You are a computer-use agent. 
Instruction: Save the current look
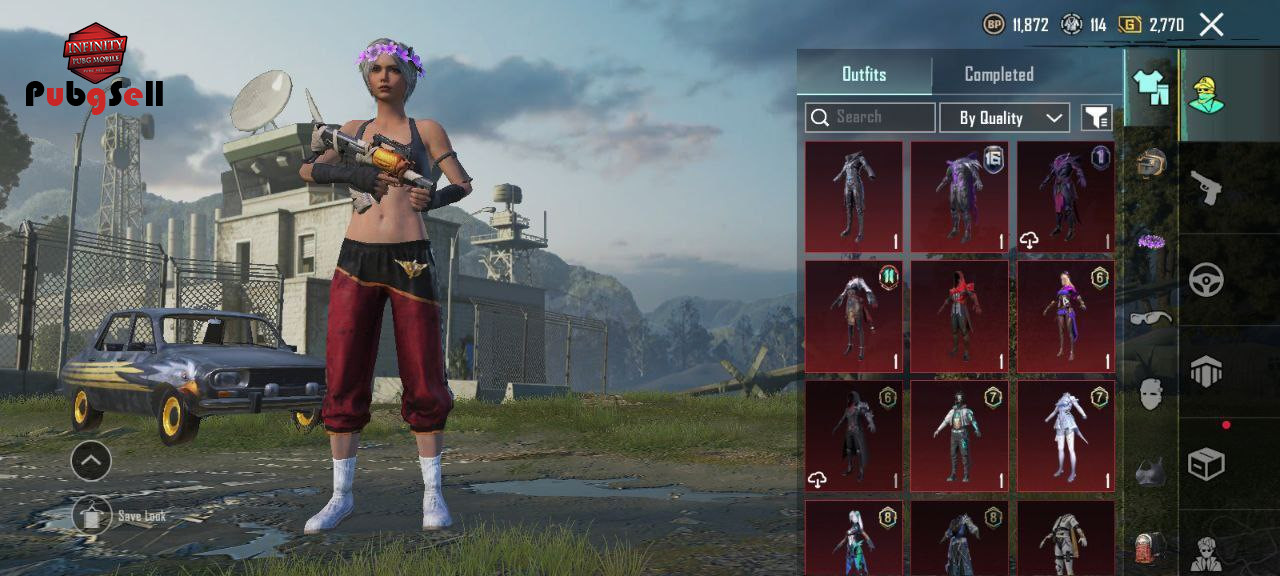click(92, 516)
